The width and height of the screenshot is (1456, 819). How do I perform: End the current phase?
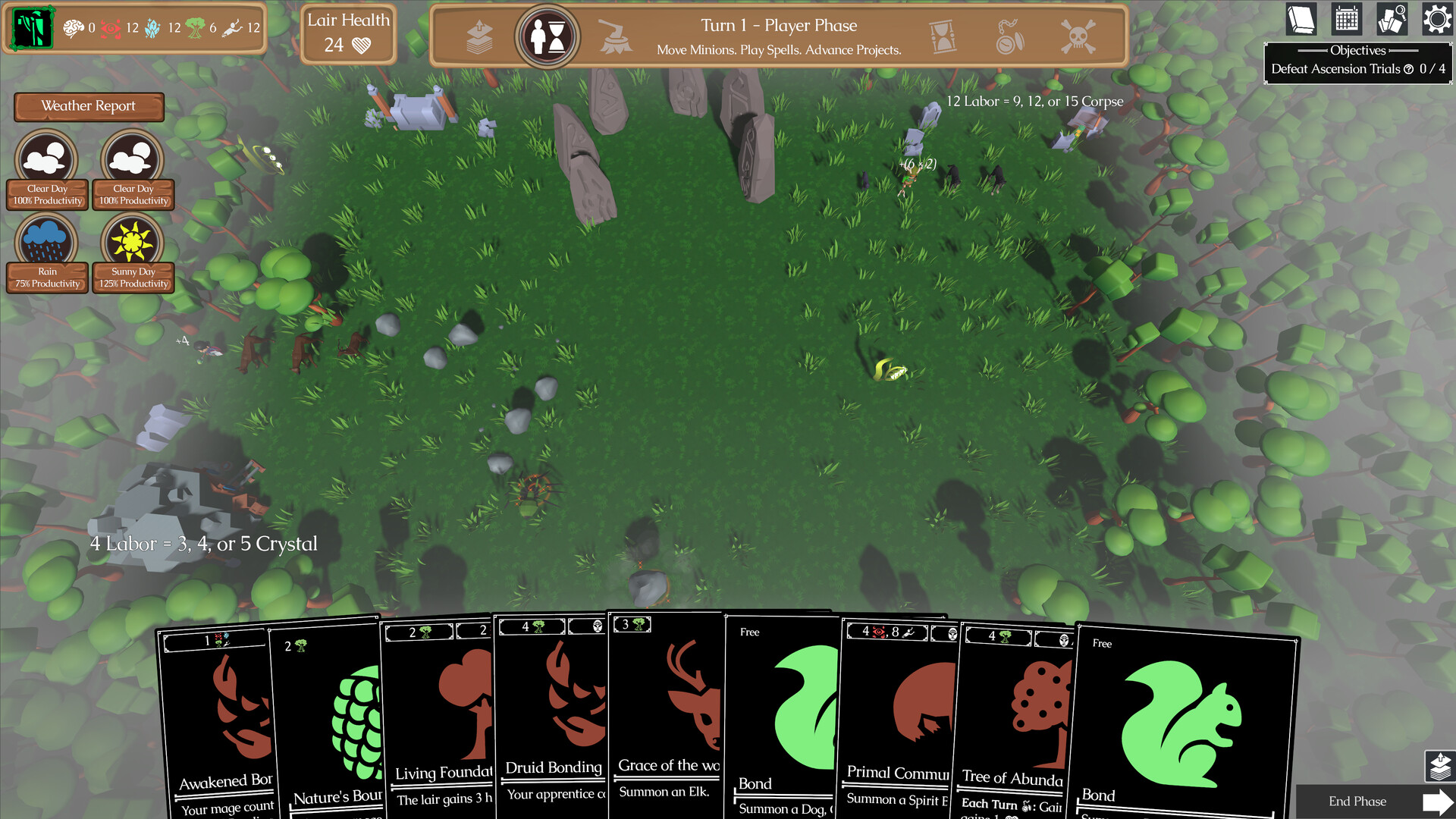coord(1374,802)
